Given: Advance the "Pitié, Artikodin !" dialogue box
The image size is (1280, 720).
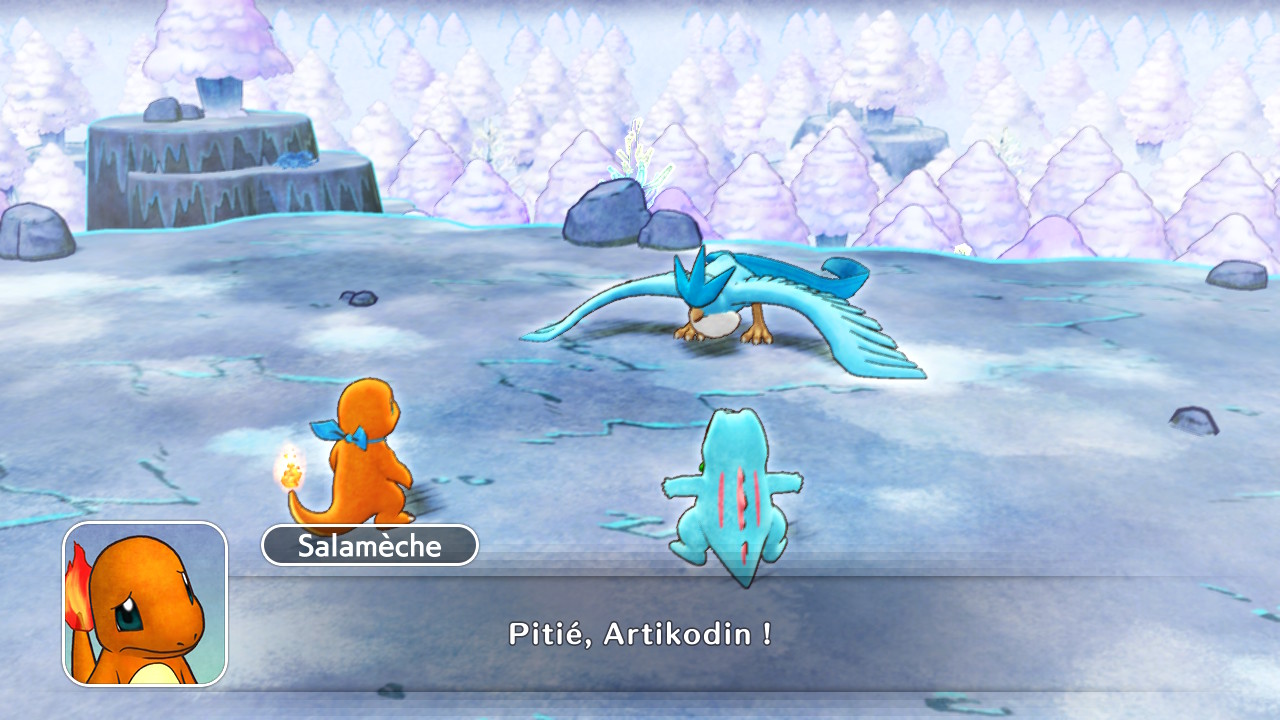Looking at the screenshot, I should coord(640,633).
